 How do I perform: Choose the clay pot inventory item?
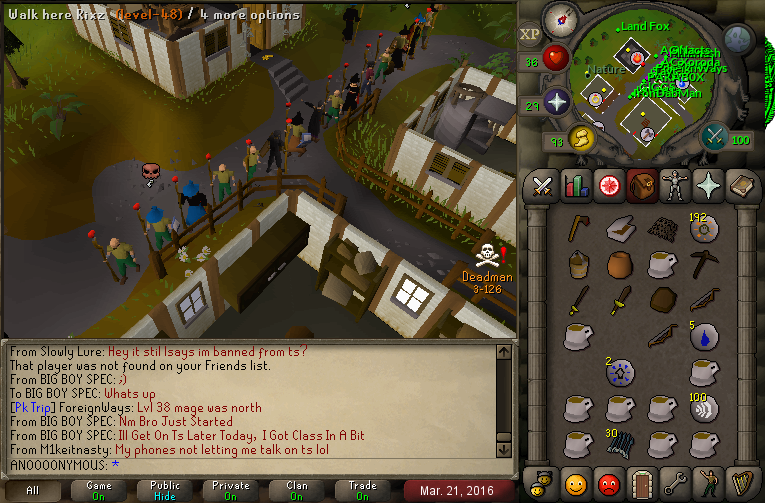pos(620,265)
